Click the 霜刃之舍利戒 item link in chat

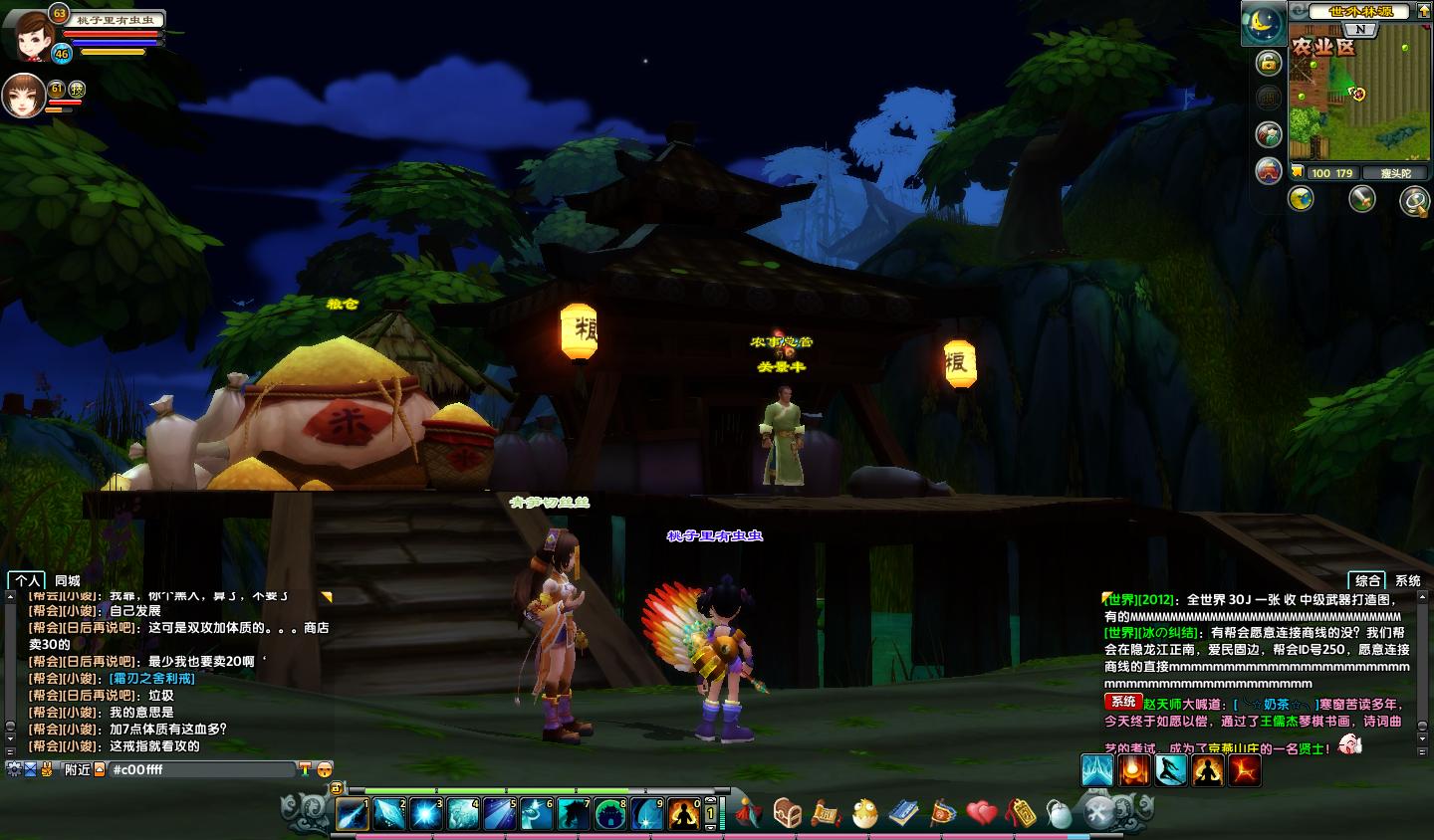152,678
